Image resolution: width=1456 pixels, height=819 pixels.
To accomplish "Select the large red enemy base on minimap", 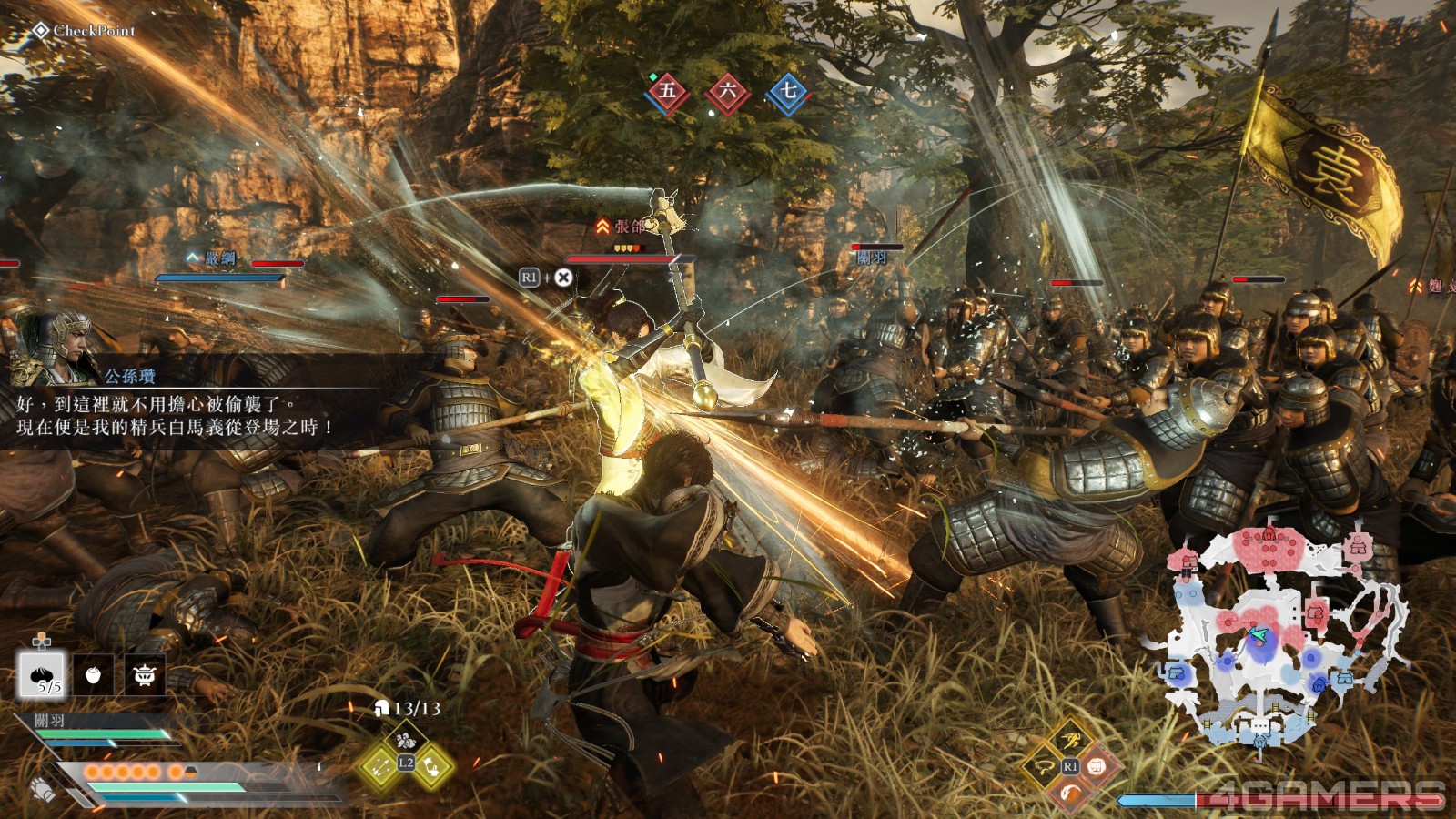I will [1269, 549].
